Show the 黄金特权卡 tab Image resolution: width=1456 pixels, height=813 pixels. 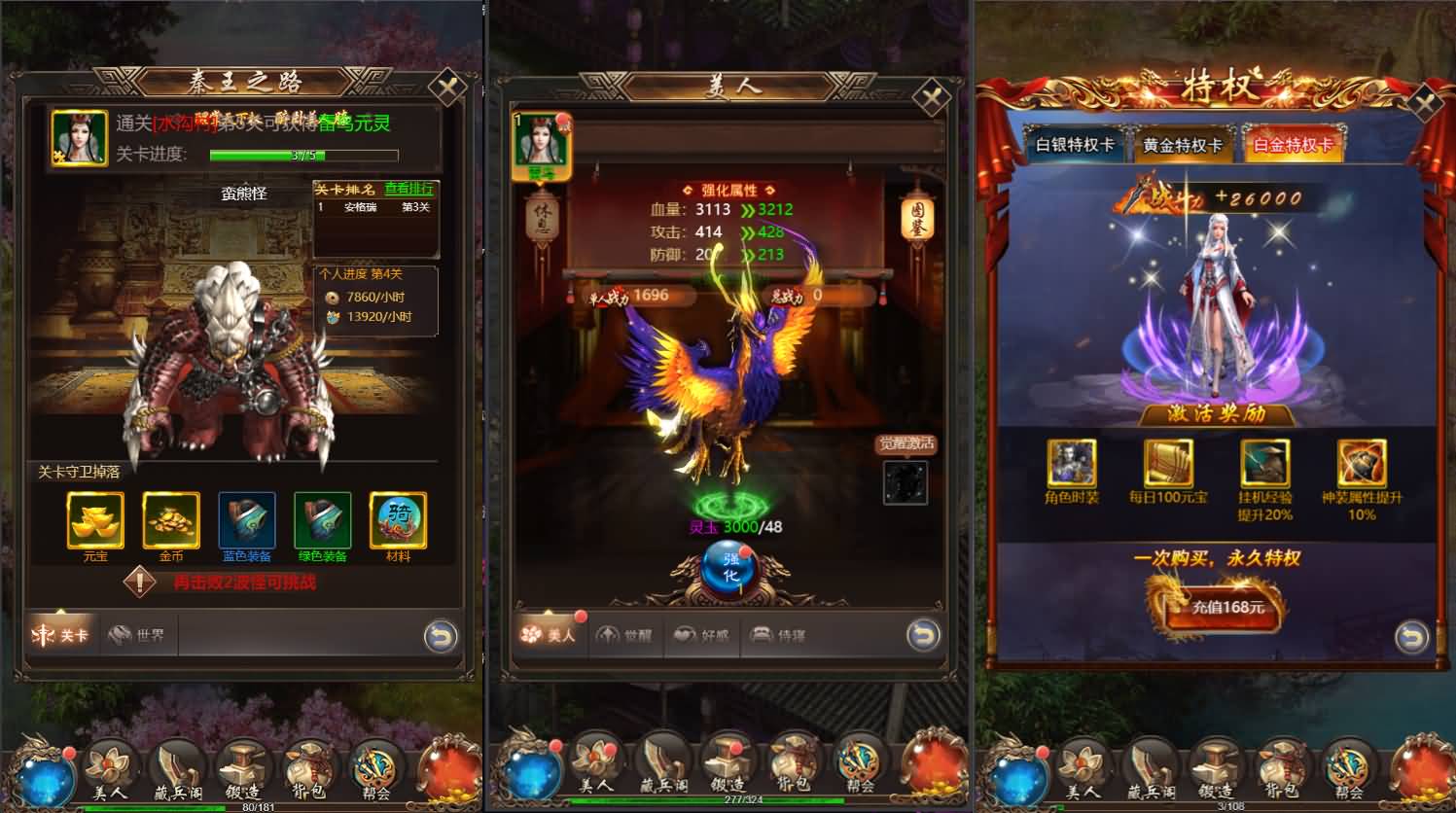[1183, 146]
